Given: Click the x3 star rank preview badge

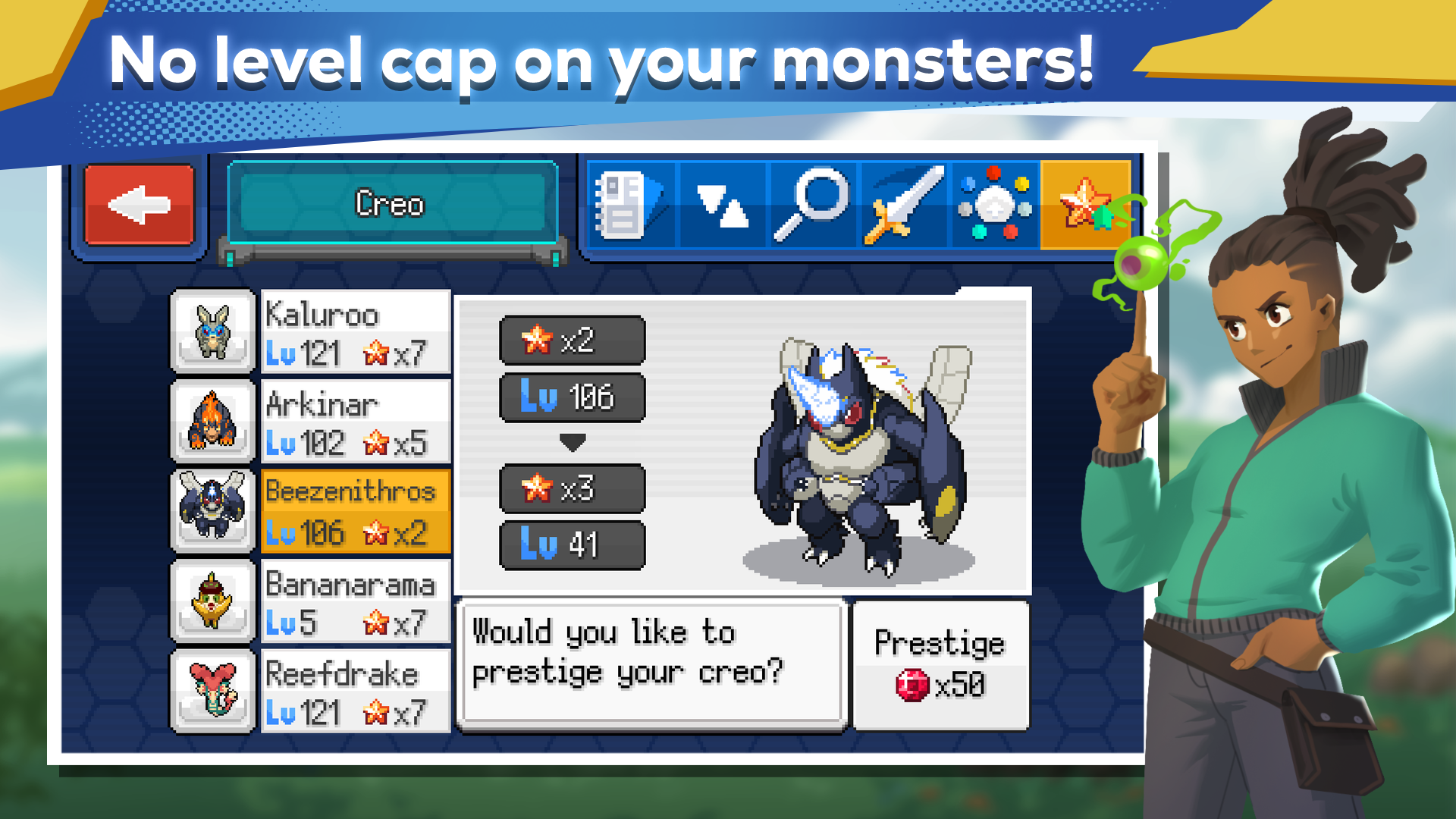Looking at the screenshot, I should tap(573, 488).
